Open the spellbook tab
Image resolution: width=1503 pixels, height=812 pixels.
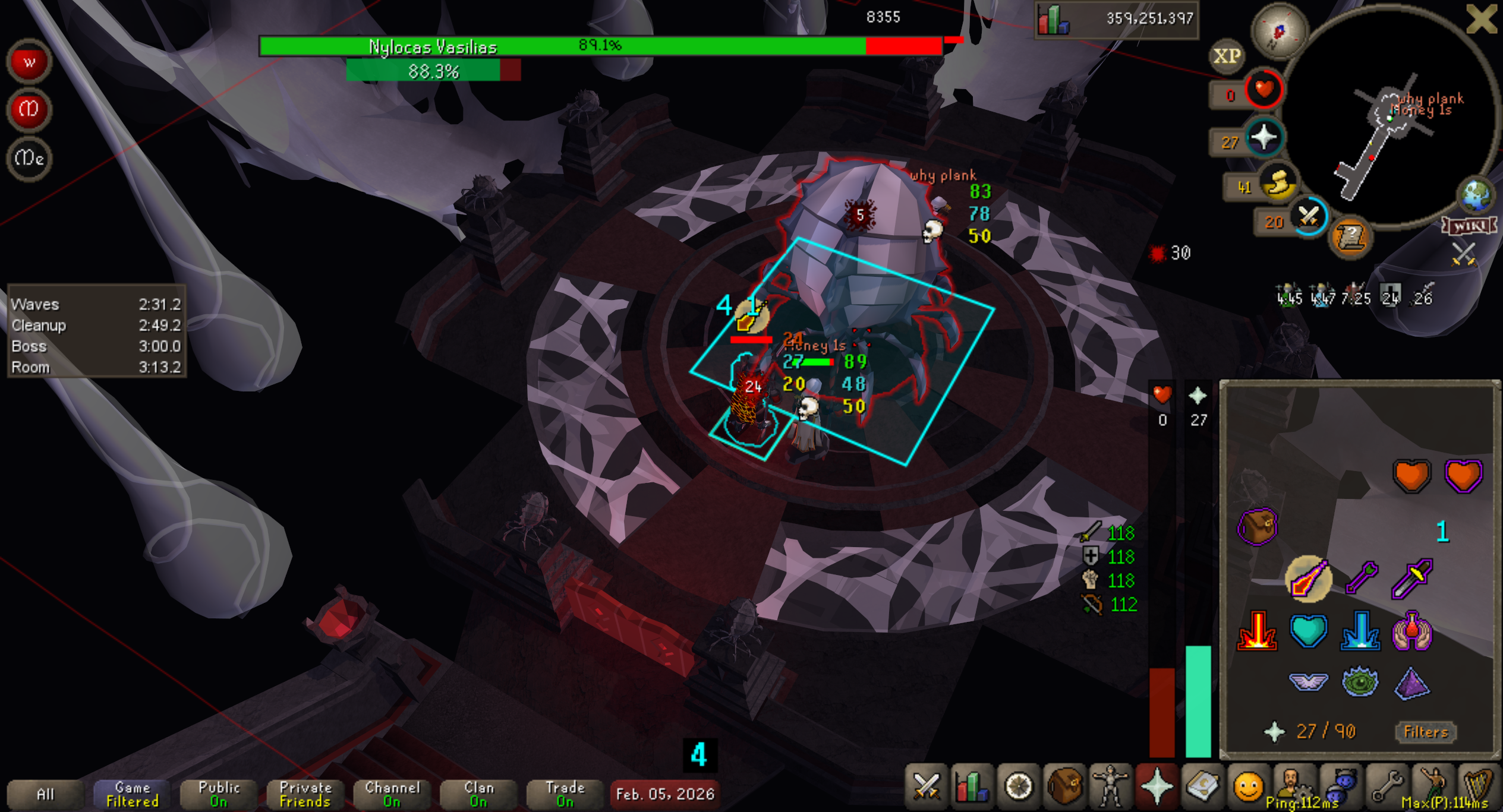(x=1202, y=787)
